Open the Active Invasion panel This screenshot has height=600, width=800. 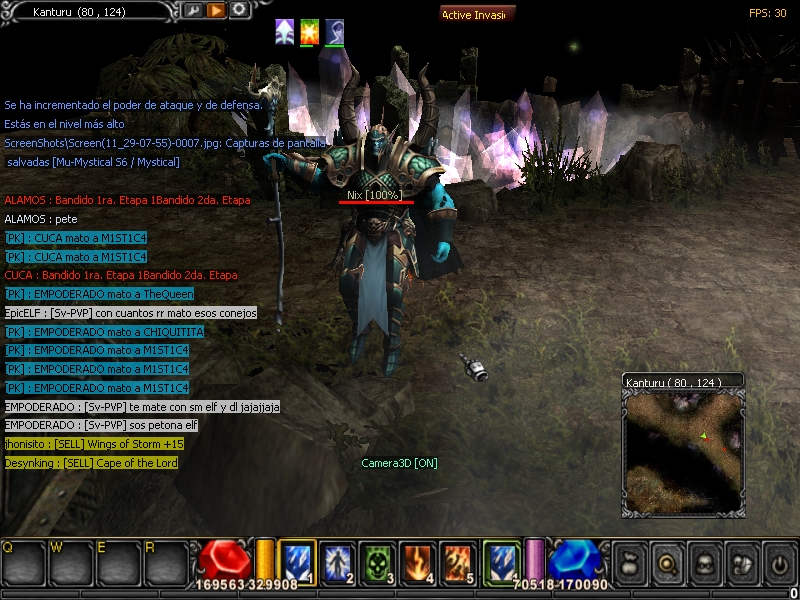478,15
